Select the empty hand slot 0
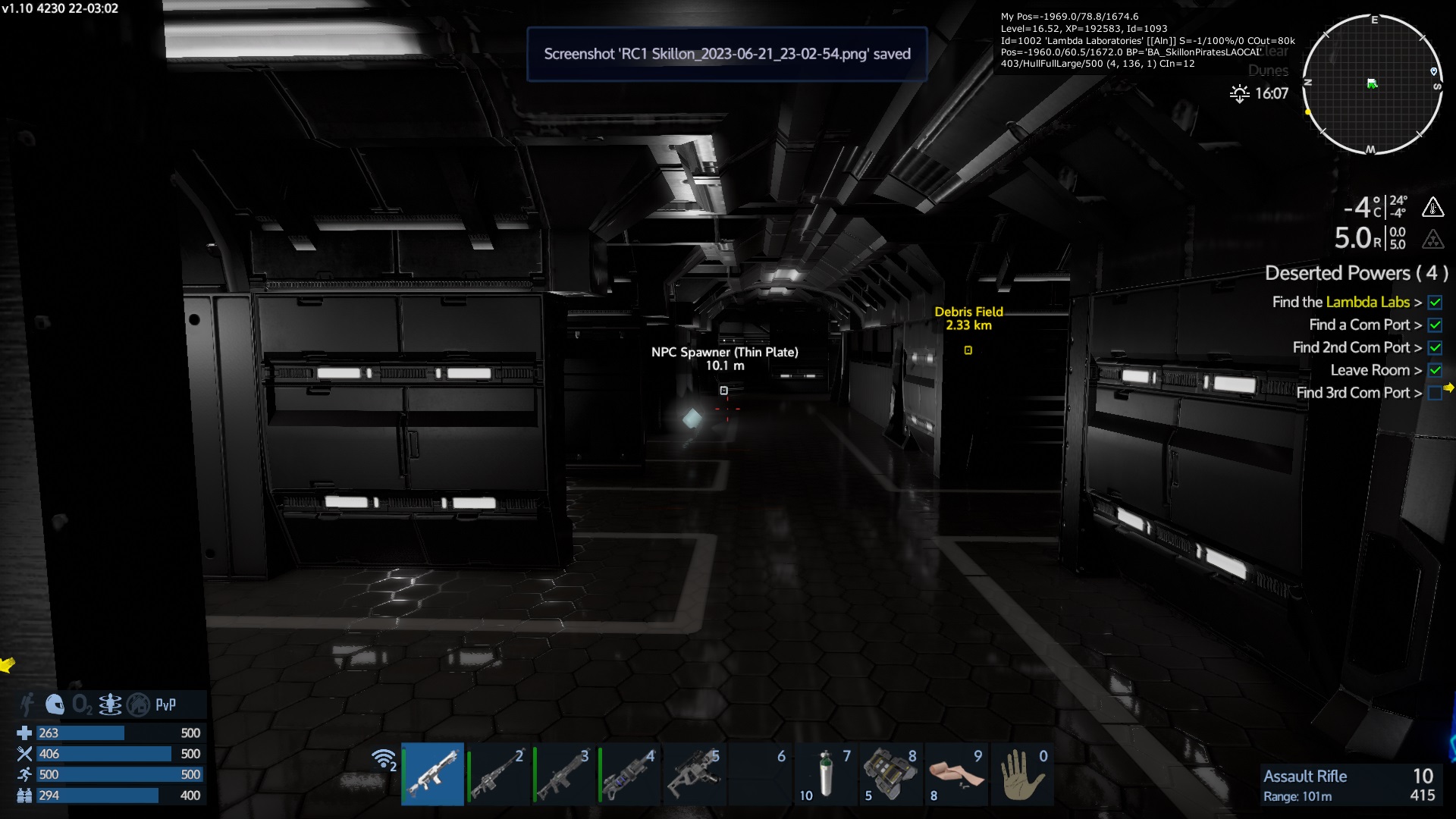The height and width of the screenshot is (819, 1456). click(1021, 773)
